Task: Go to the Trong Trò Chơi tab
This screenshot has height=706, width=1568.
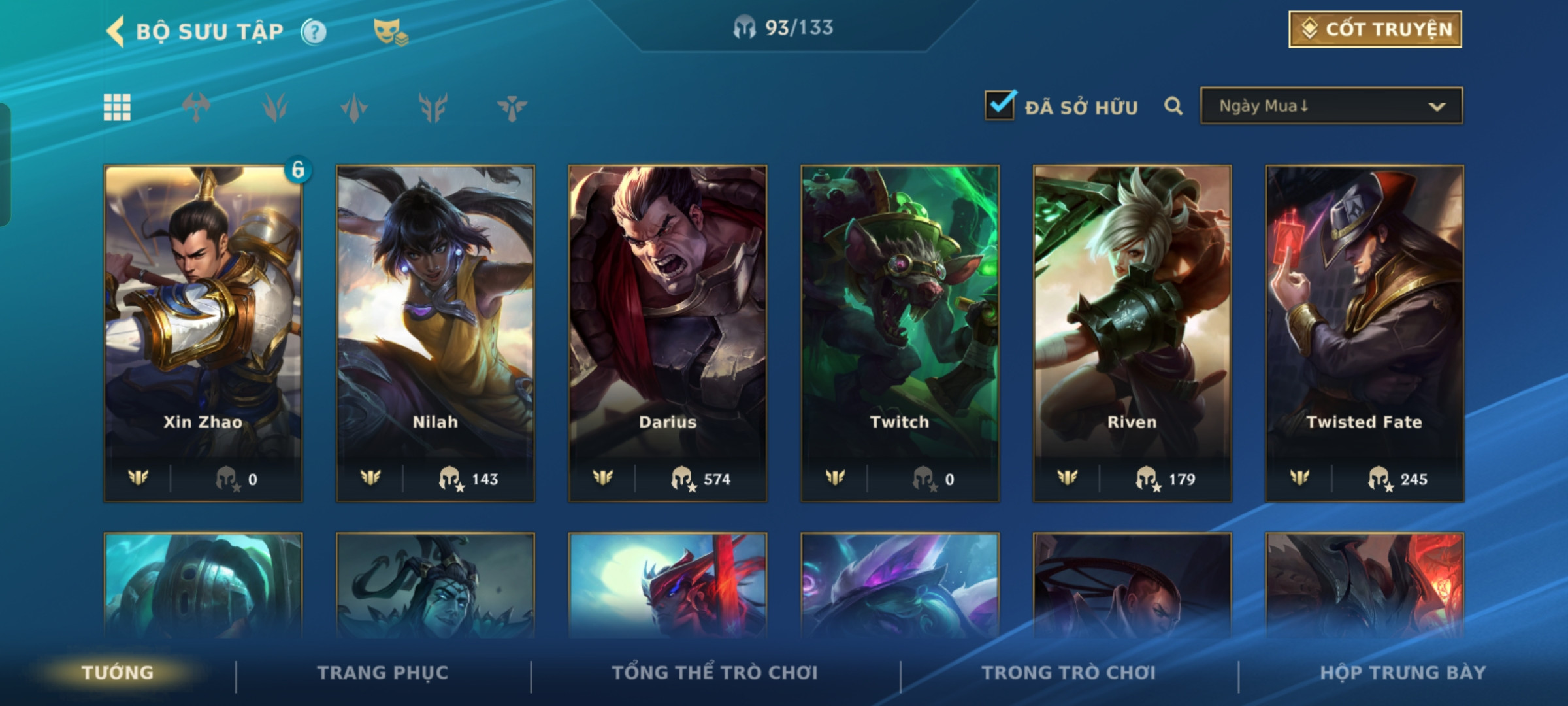Action: pos(1069,673)
